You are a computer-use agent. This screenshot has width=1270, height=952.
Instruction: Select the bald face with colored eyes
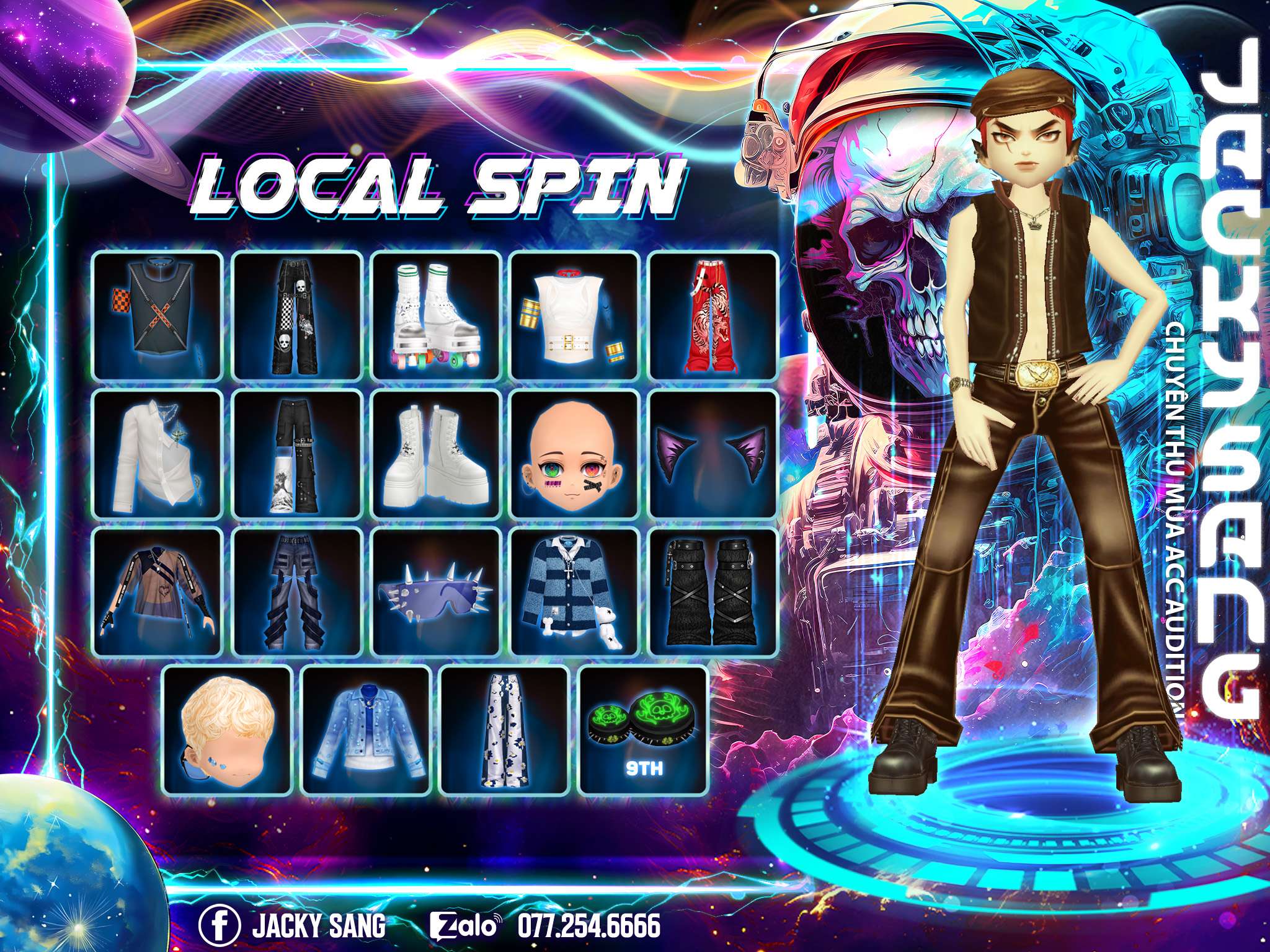[575, 454]
